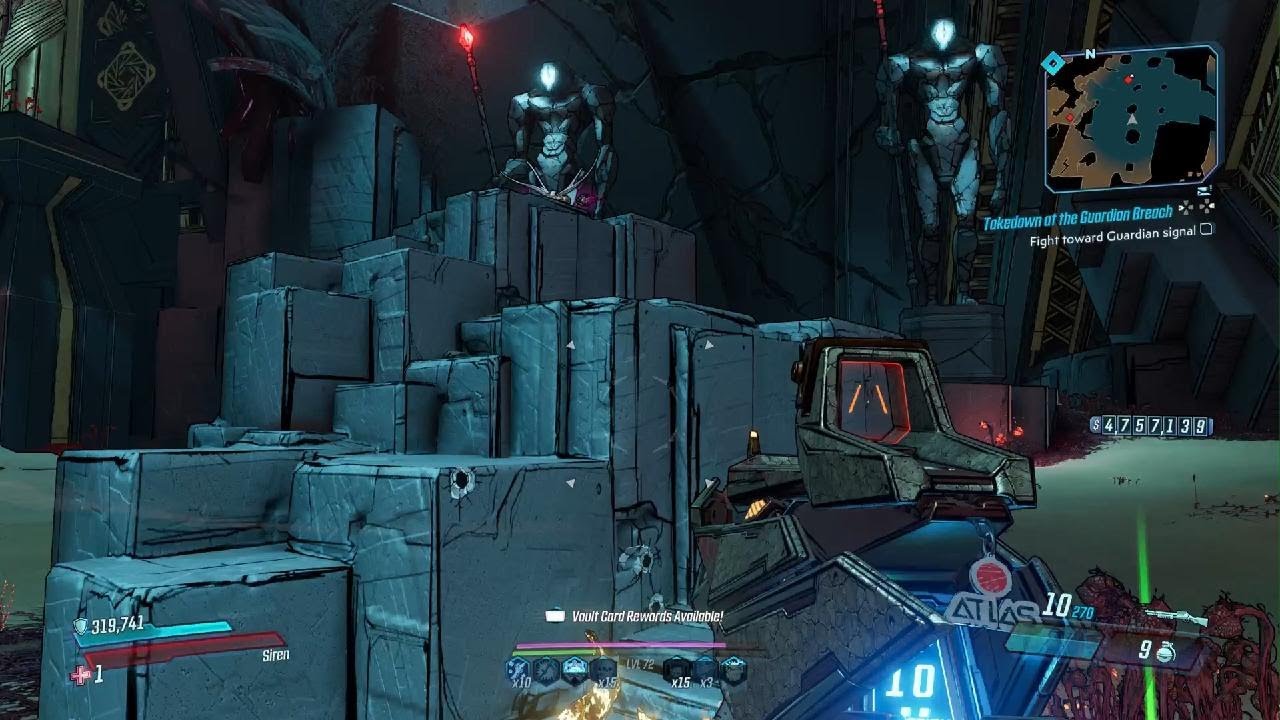Click the red cross second wind icon

coord(80,675)
